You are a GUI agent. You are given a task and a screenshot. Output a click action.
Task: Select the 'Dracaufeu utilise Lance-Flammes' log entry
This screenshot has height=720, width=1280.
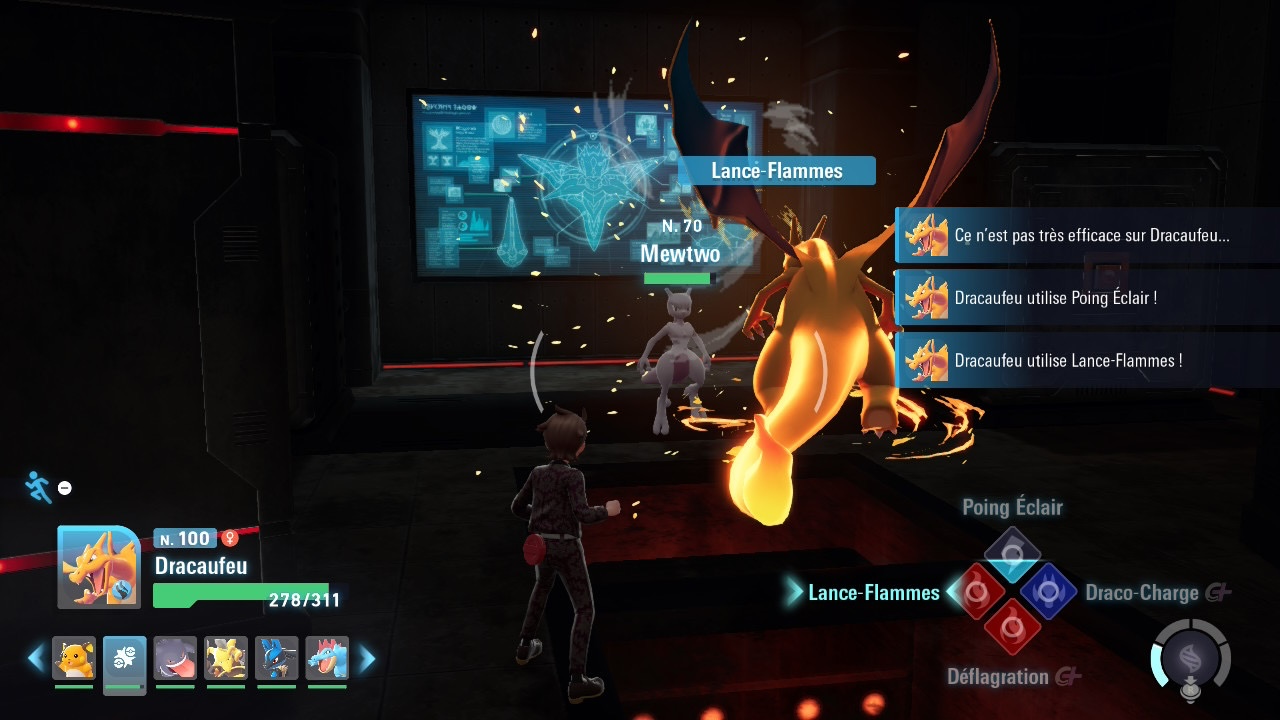(1087, 360)
